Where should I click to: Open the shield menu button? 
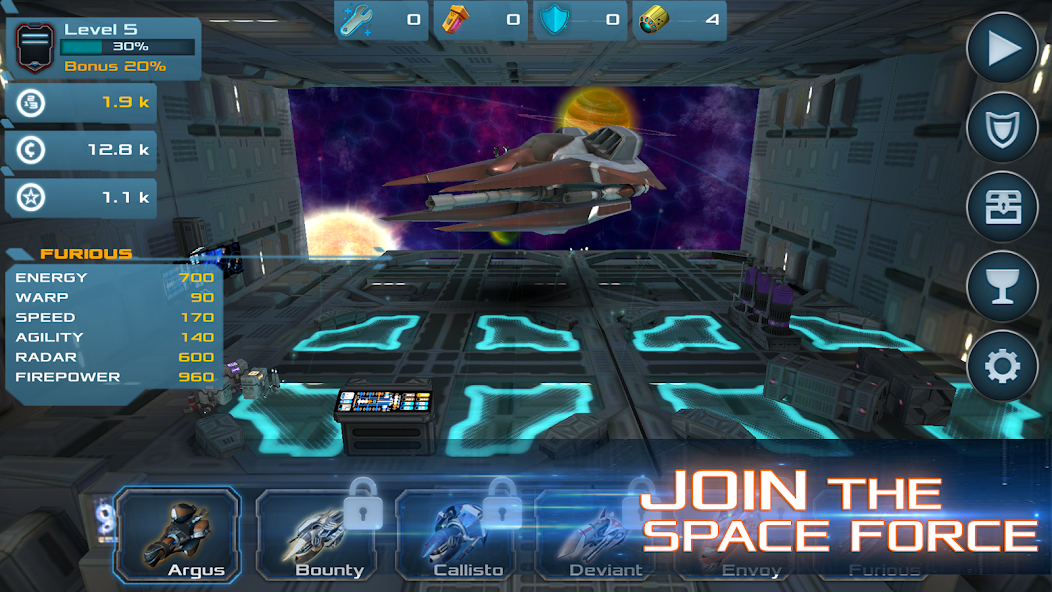coord(1001,127)
